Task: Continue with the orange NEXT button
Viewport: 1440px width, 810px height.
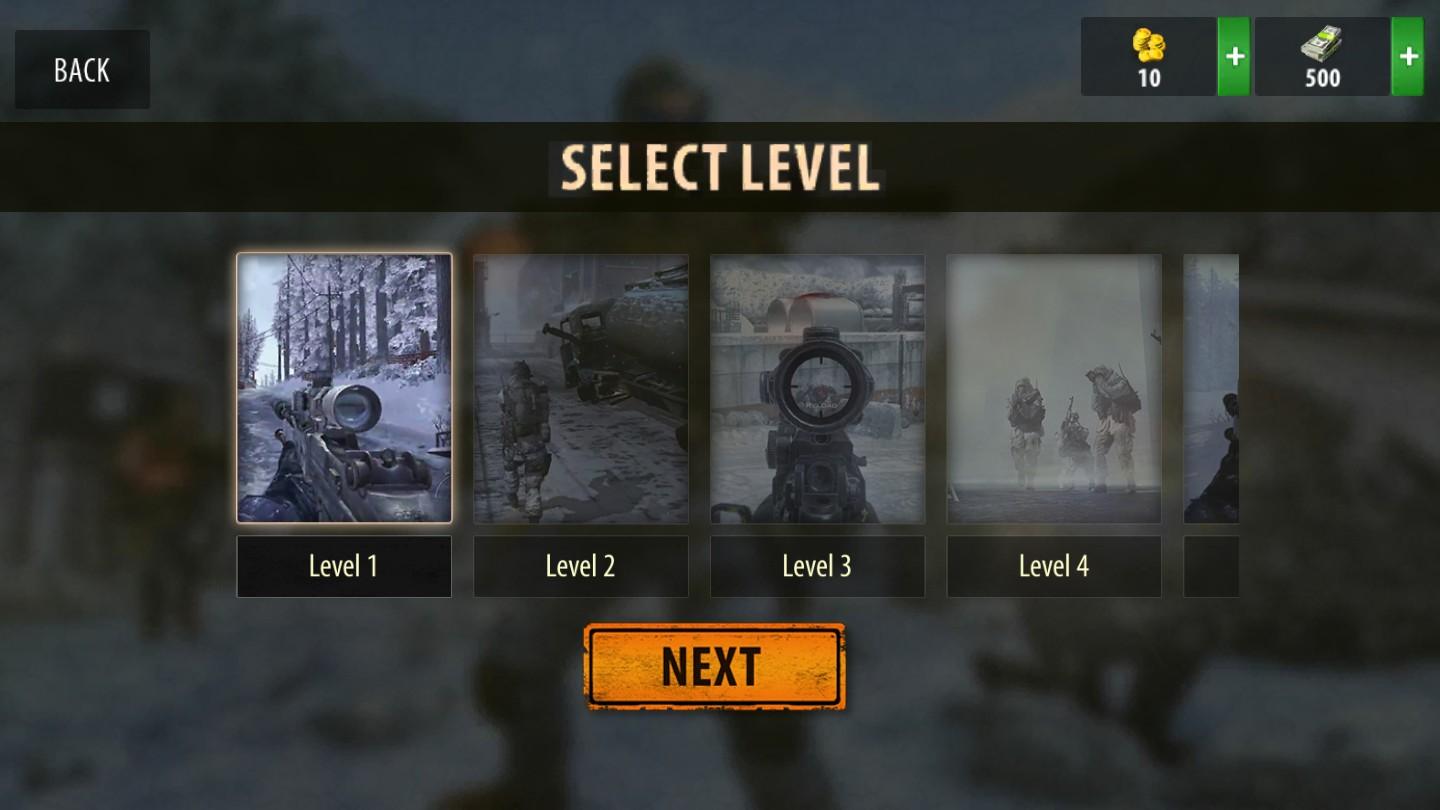Action: coord(714,667)
